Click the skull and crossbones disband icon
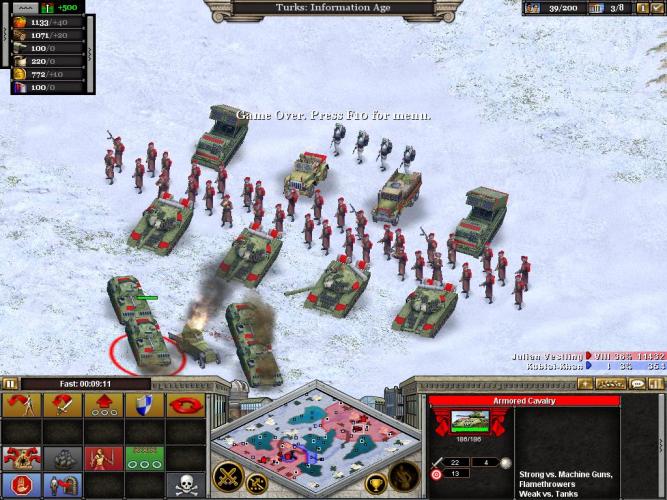This screenshot has height=500, width=667. click(x=185, y=484)
